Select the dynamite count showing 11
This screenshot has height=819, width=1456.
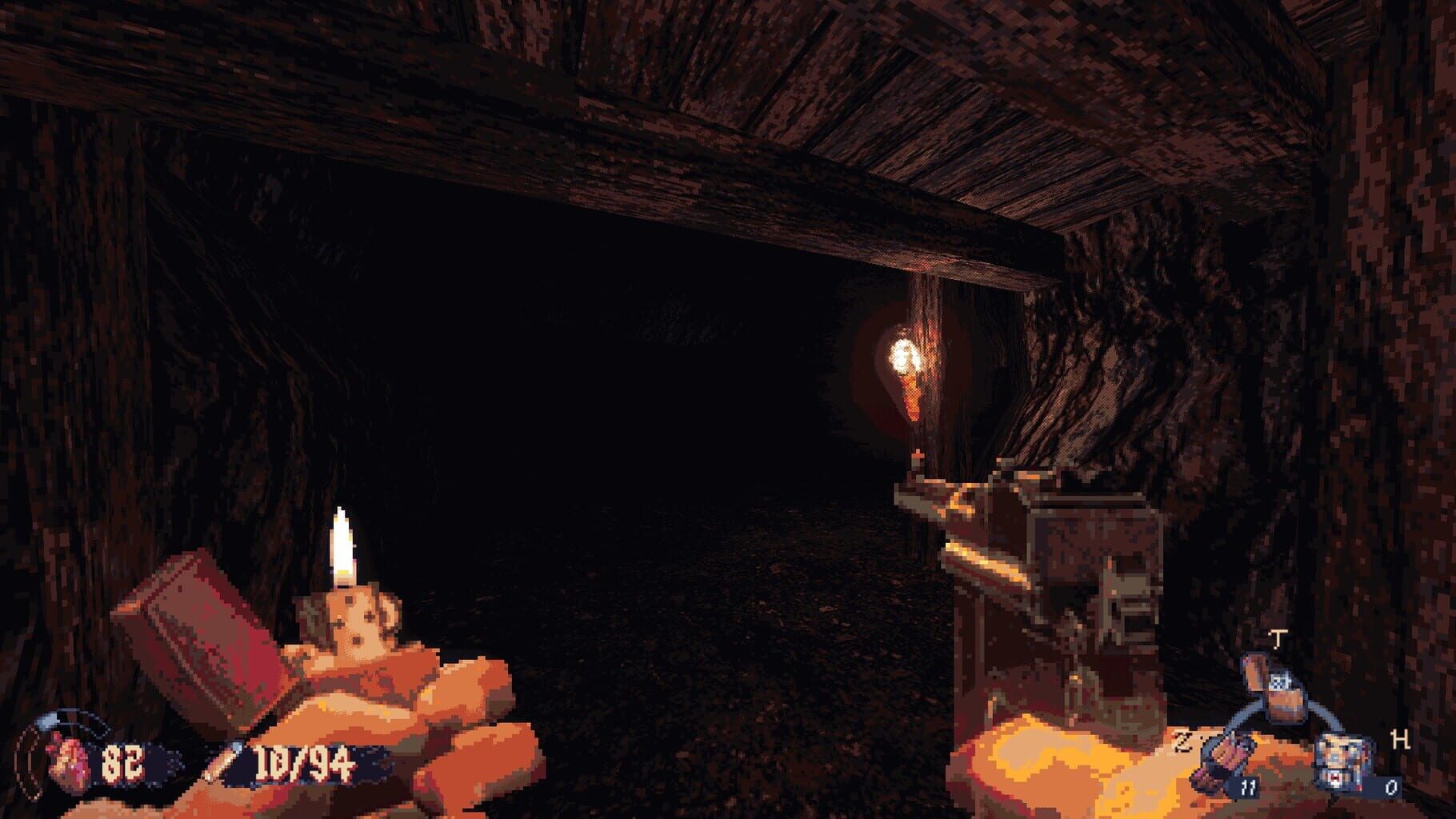pos(1250,789)
